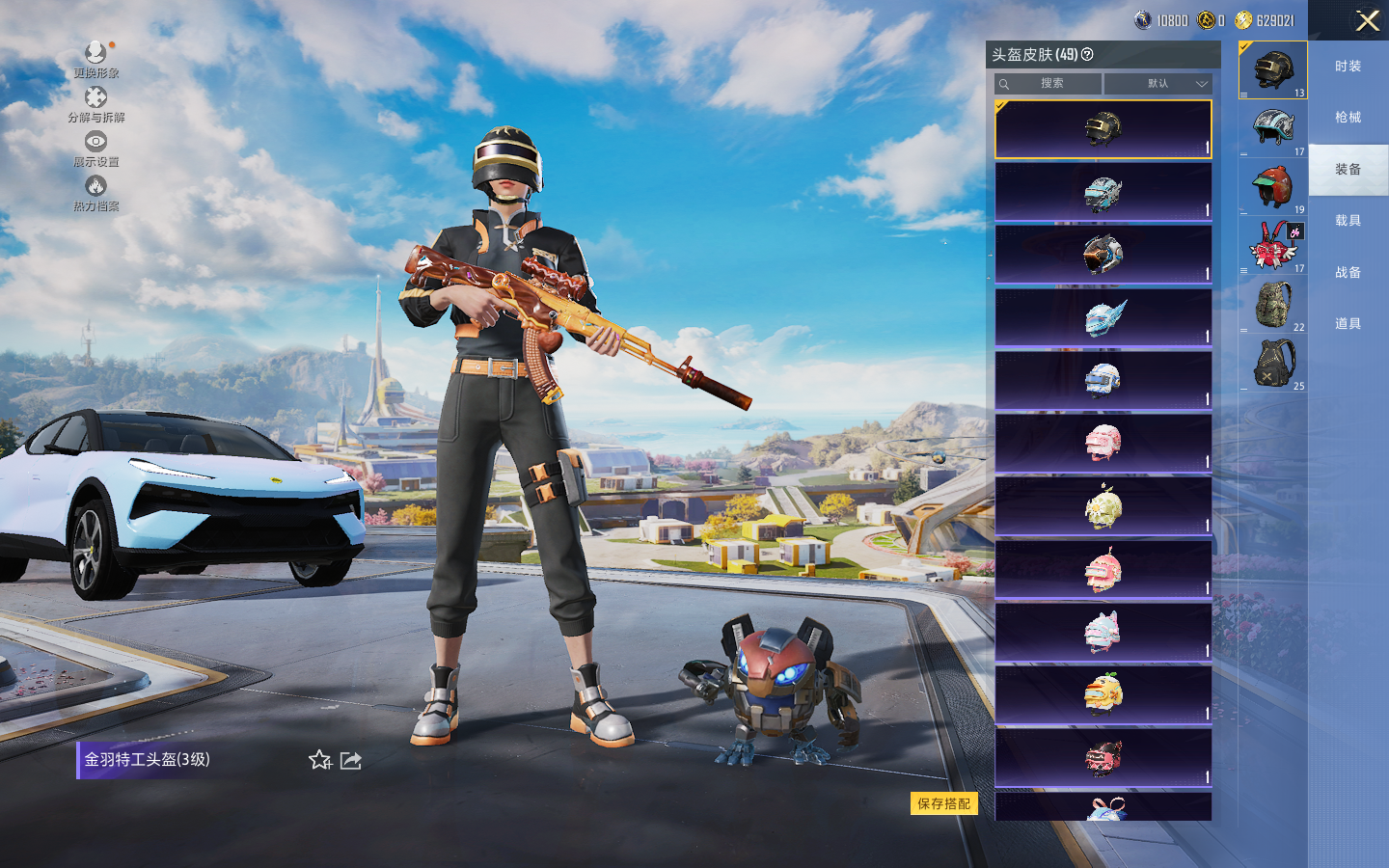Image resolution: width=1389 pixels, height=868 pixels.
Task: Choose the camo backpack equipment category
Action: [1273, 305]
